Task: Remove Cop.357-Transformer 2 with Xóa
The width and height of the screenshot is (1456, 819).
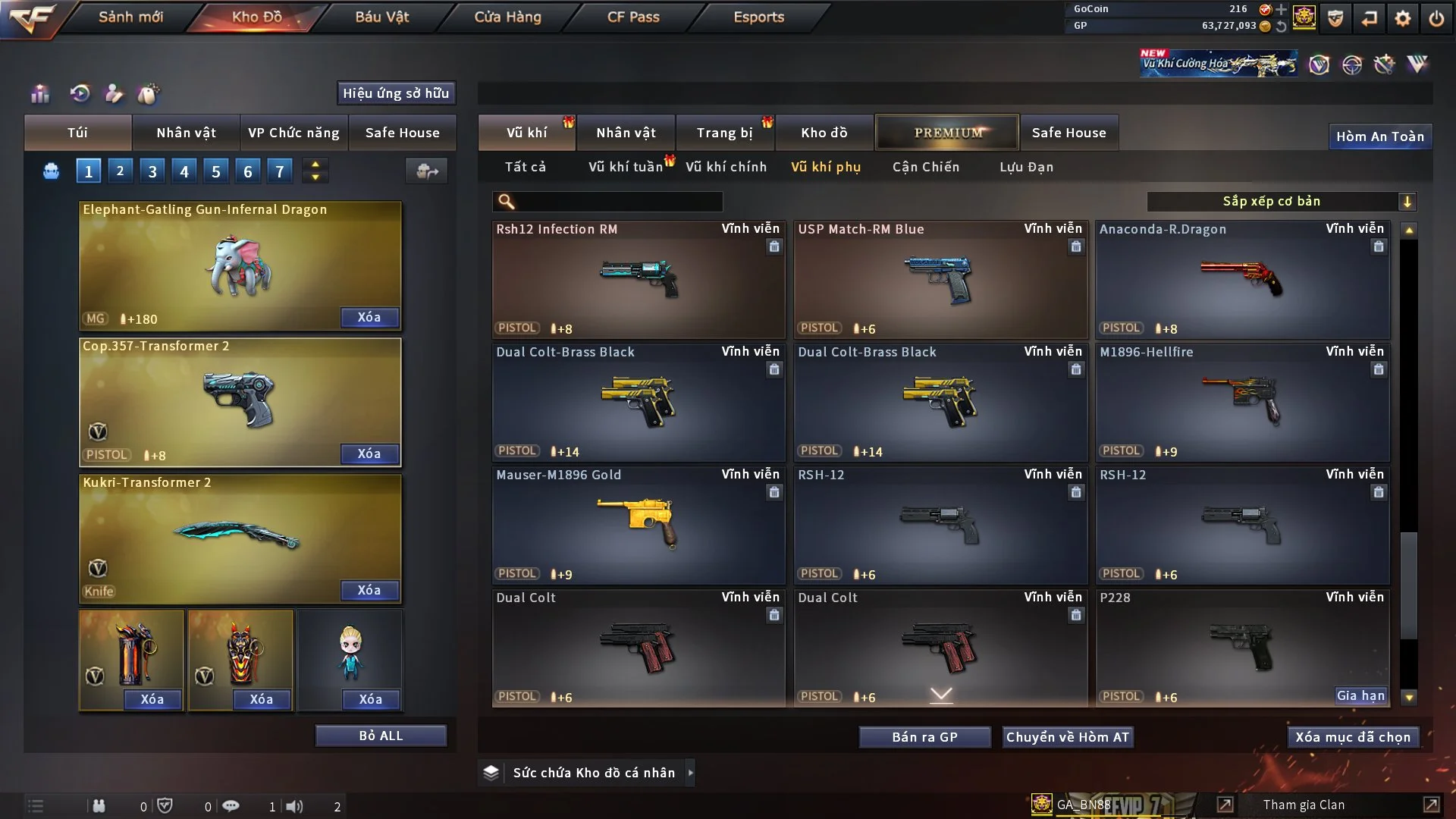Action: click(x=369, y=453)
